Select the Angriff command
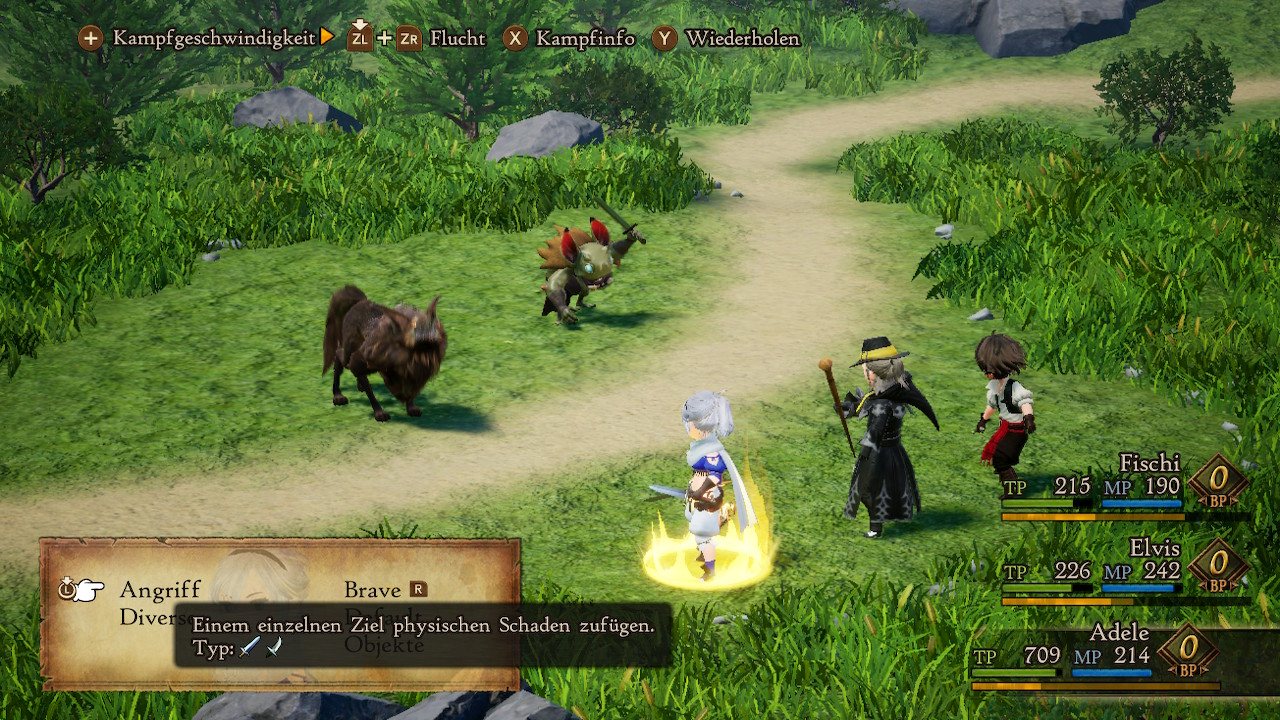The height and width of the screenshot is (720, 1280). pyautogui.click(x=160, y=590)
